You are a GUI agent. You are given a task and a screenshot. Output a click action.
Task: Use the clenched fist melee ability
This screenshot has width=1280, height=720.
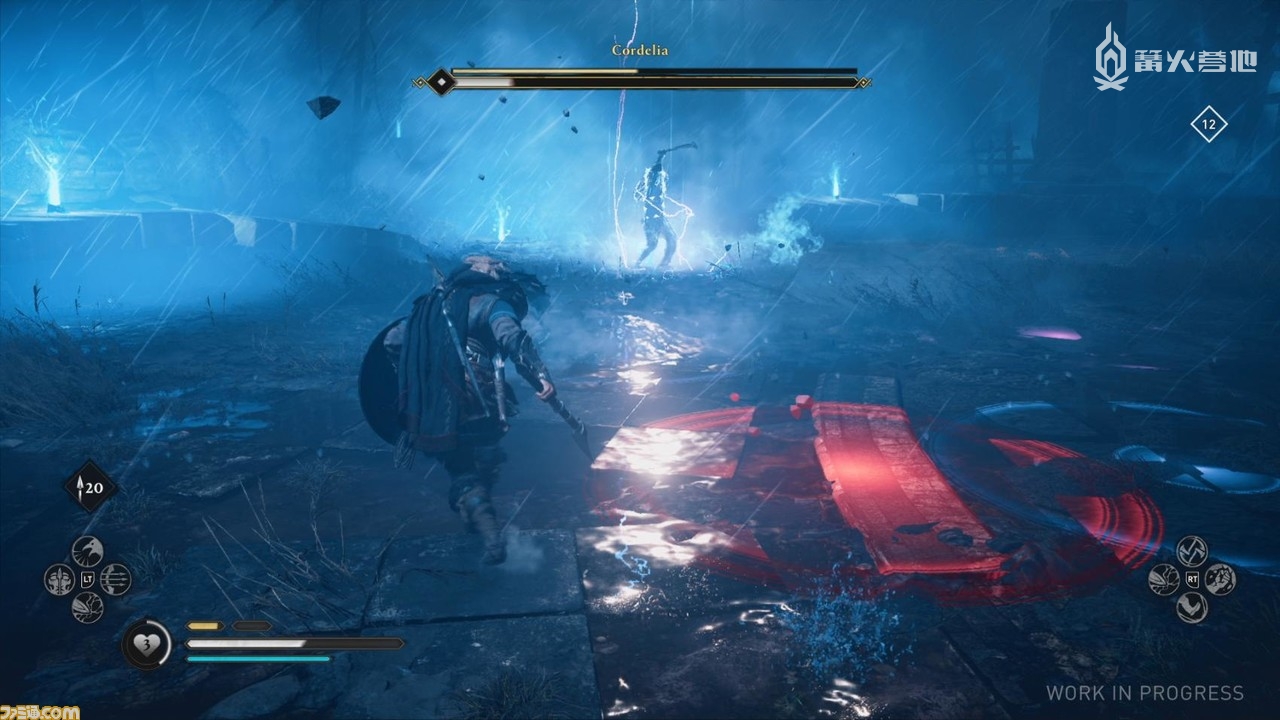point(1219,579)
